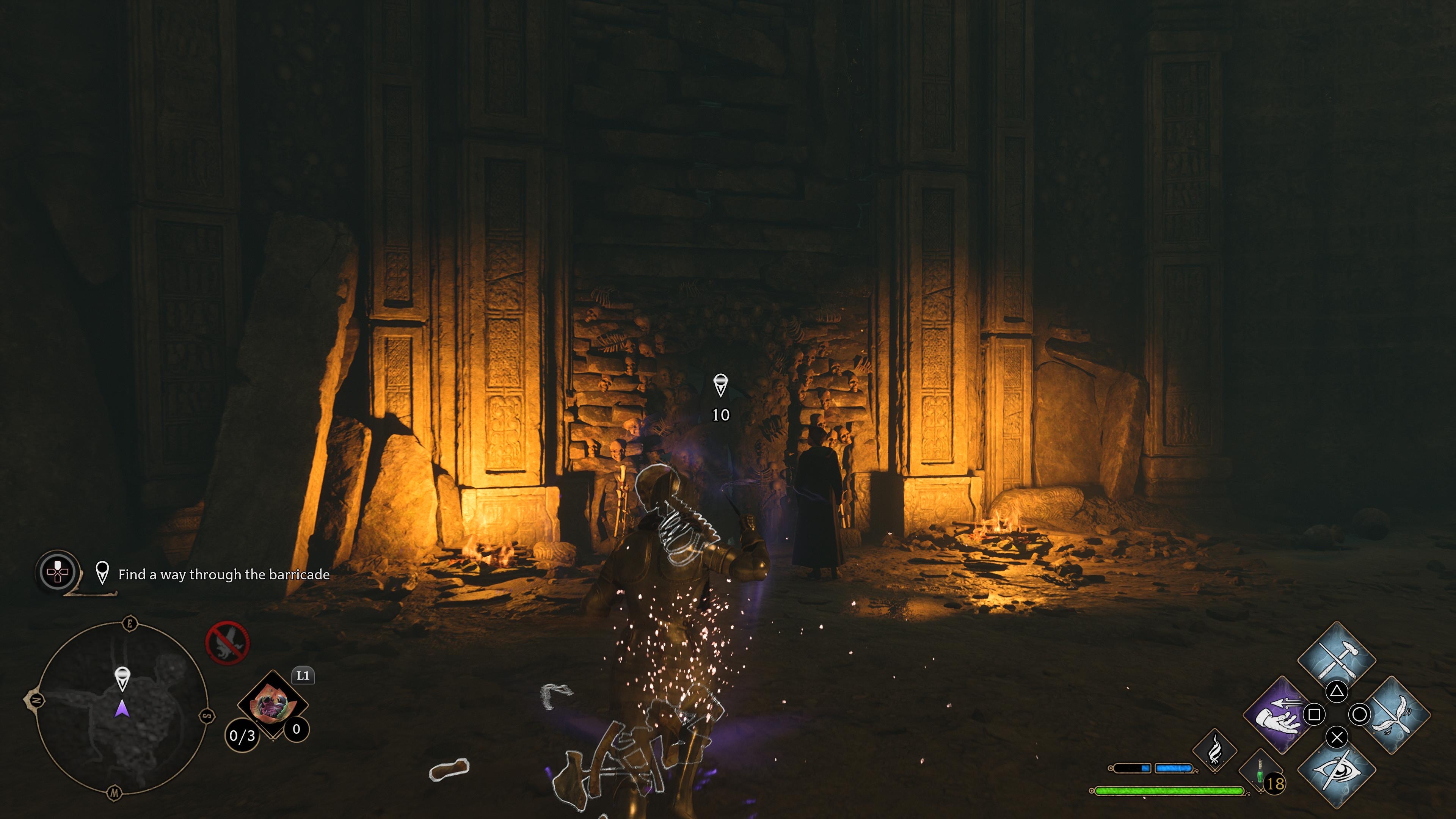Screen dimensions: 1456x819
Task: Toggle the Triangle face button indicator
Action: 1337,692
